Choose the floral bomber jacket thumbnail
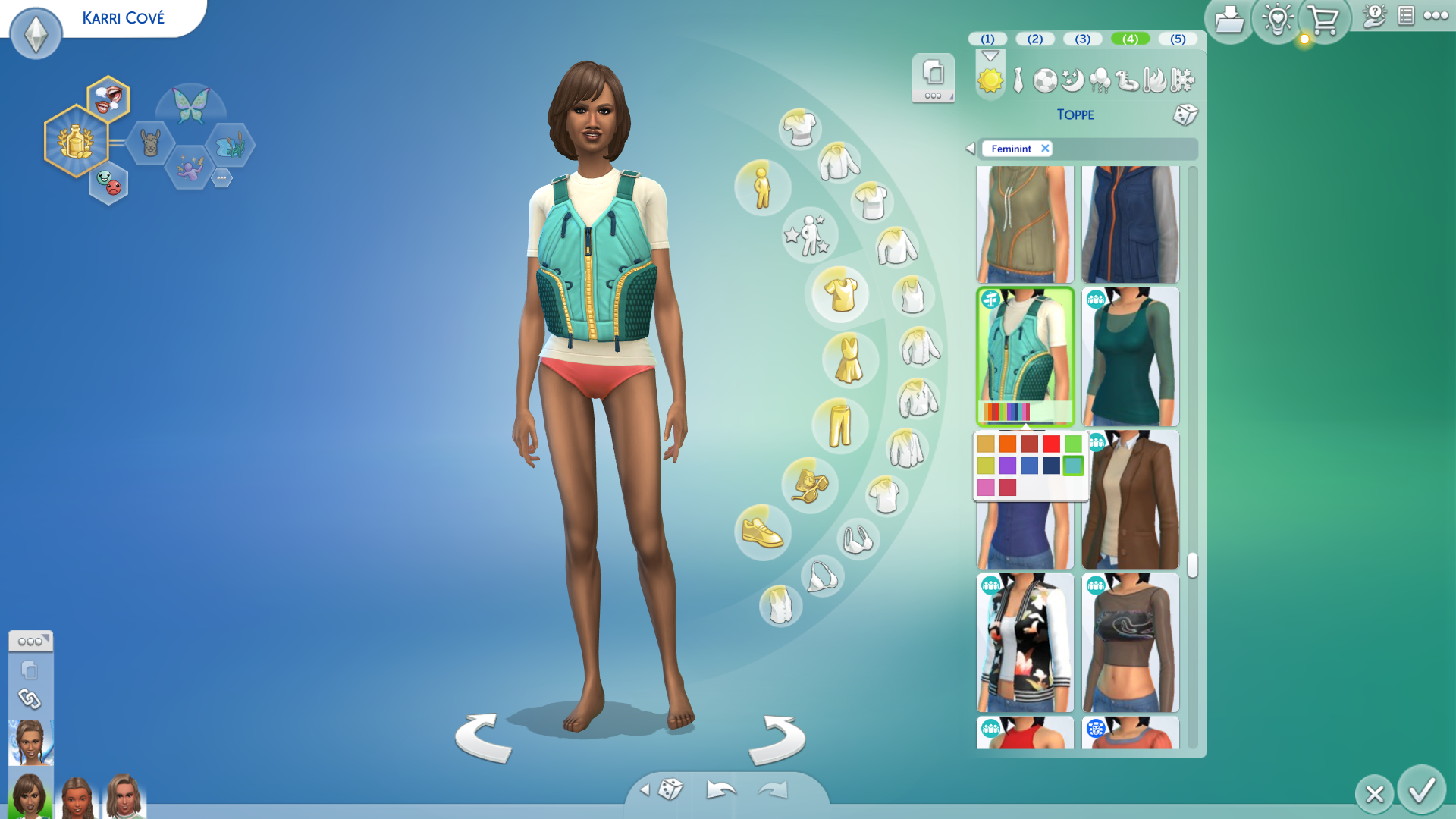 tap(1025, 643)
